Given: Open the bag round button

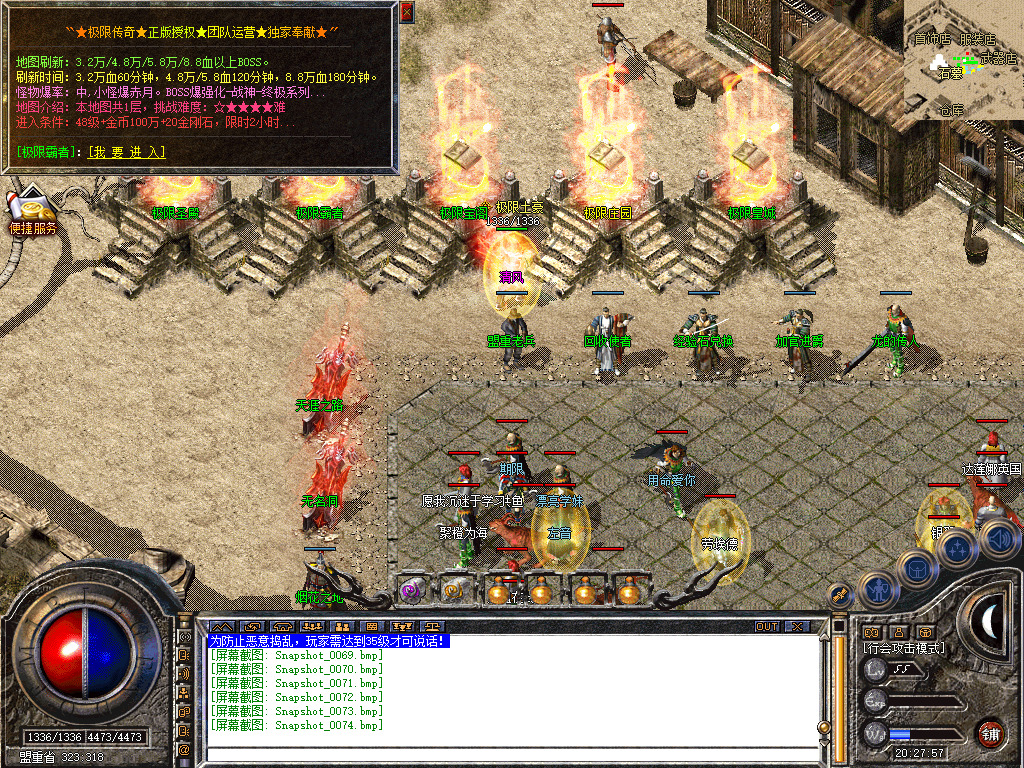Looking at the screenshot, I should coord(917,568).
